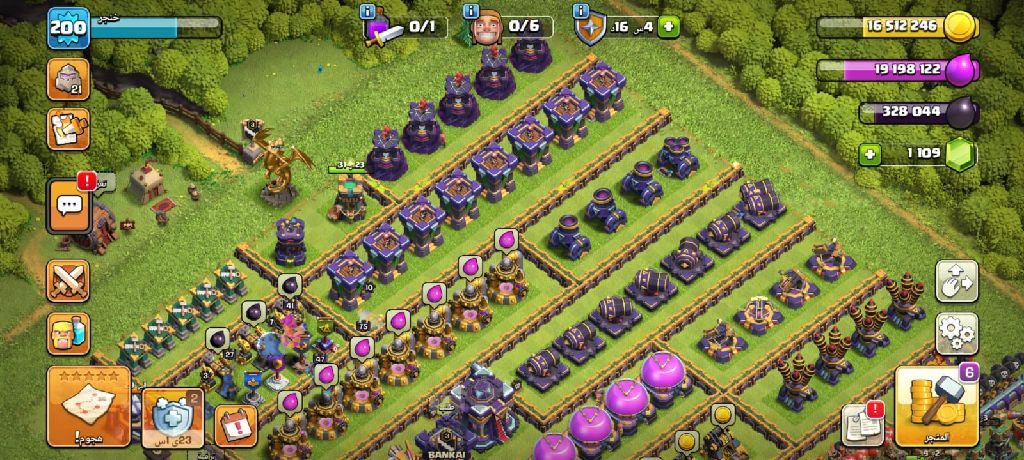This screenshot has height=460, width=1024.
Task: Open the settings gears button
Action: click(x=957, y=333)
